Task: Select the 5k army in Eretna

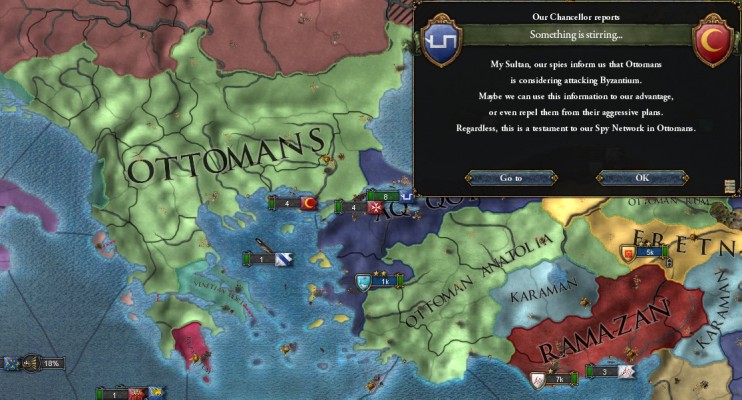Action: (x=643, y=252)
